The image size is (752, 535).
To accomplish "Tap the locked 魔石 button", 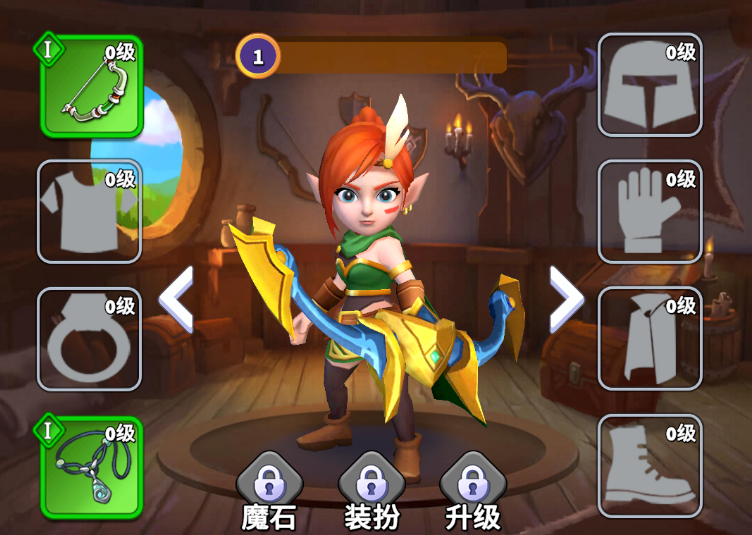I will [x=268, y=491].
